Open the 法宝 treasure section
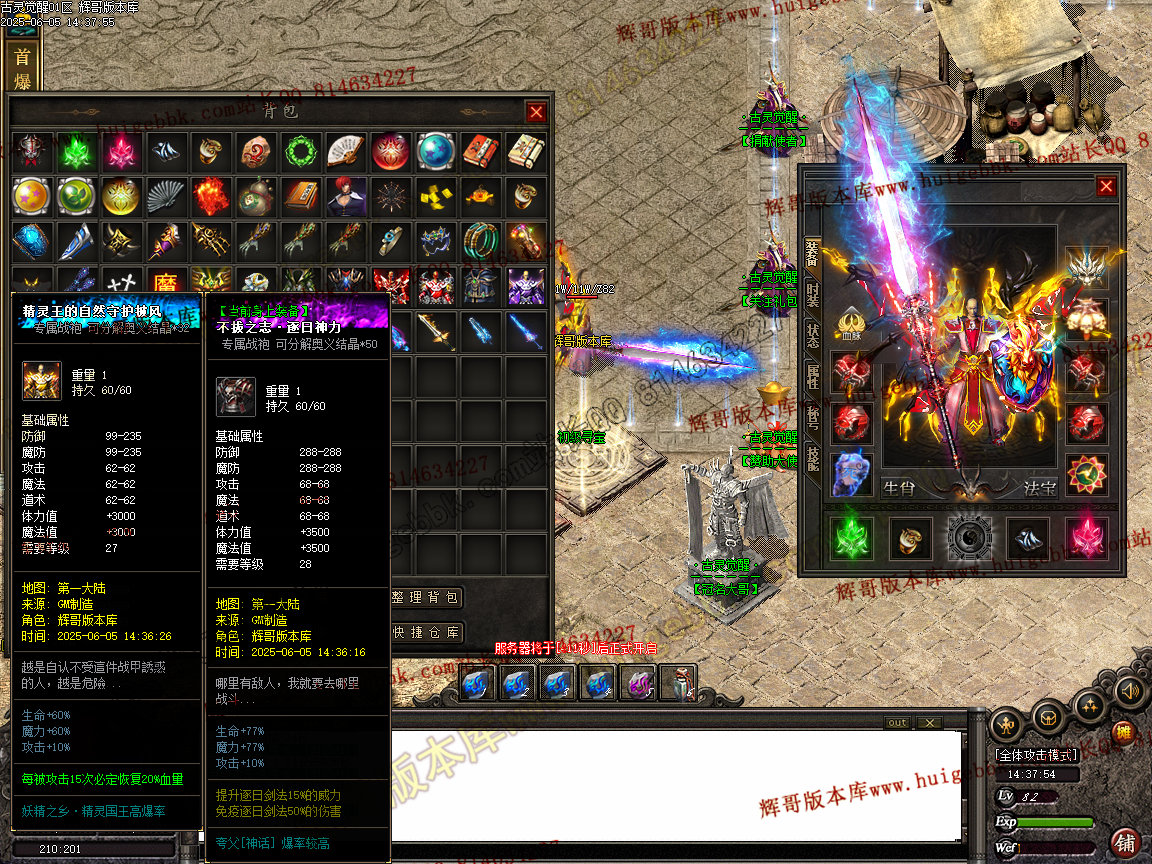 point(1040,489)
